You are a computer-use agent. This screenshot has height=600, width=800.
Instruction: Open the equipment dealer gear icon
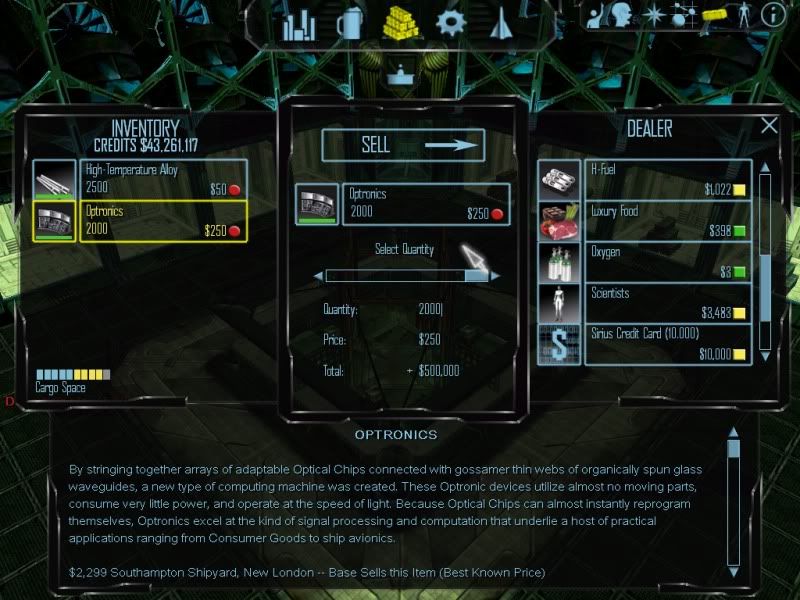point(452,24)
